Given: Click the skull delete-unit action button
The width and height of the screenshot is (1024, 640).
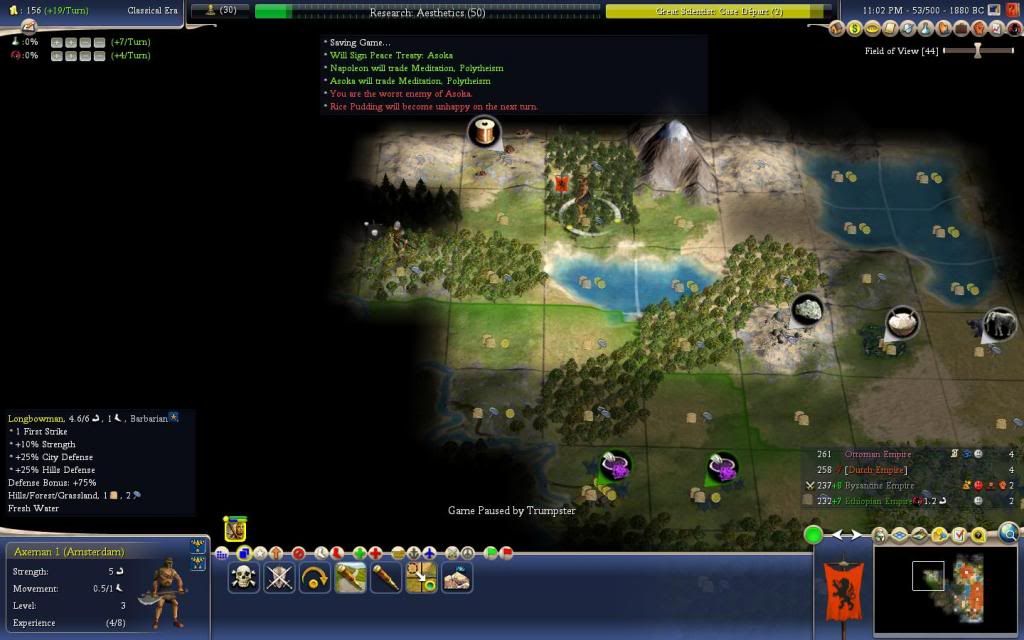Looking at the screenshot, I should tap(243, 577).
